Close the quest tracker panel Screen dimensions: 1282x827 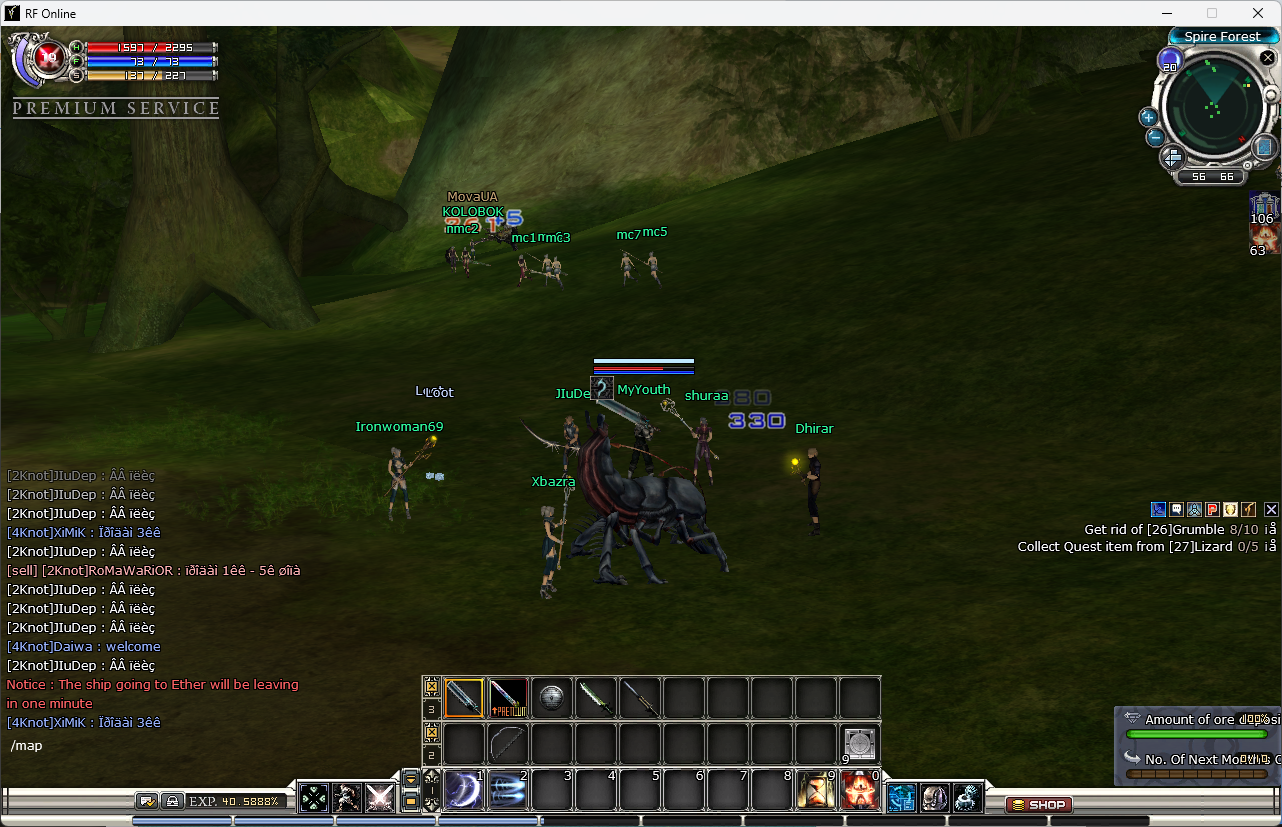(x=1271, y=509)
